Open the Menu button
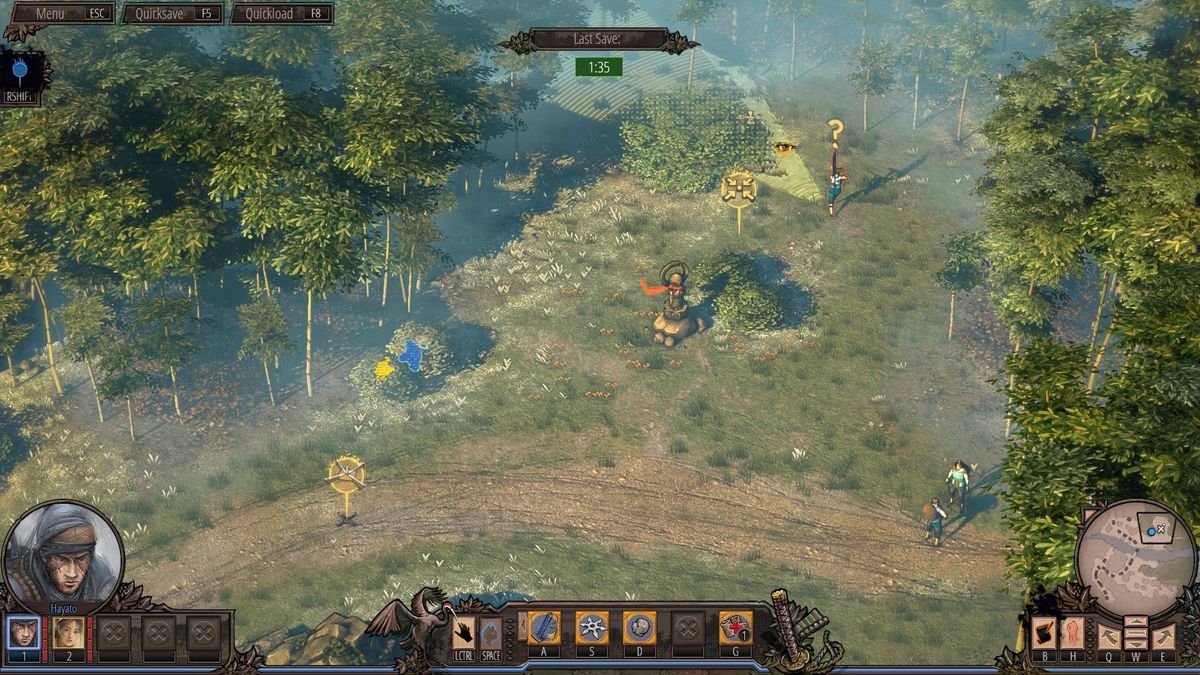 [60, 14]
